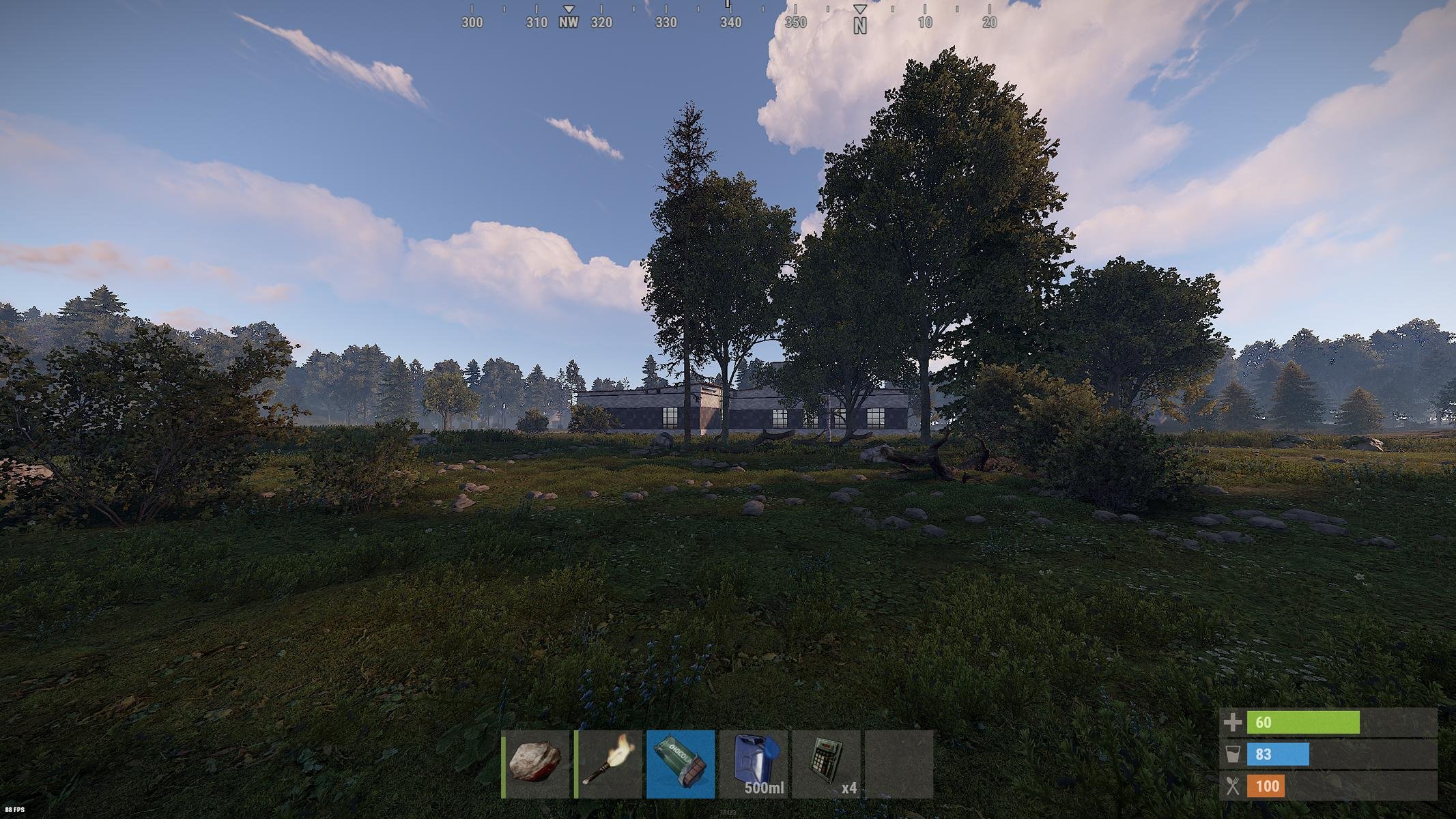Choose the chocolate bar slot
The width and height of the screenshot is (1456, 819).
coord(681,764)
